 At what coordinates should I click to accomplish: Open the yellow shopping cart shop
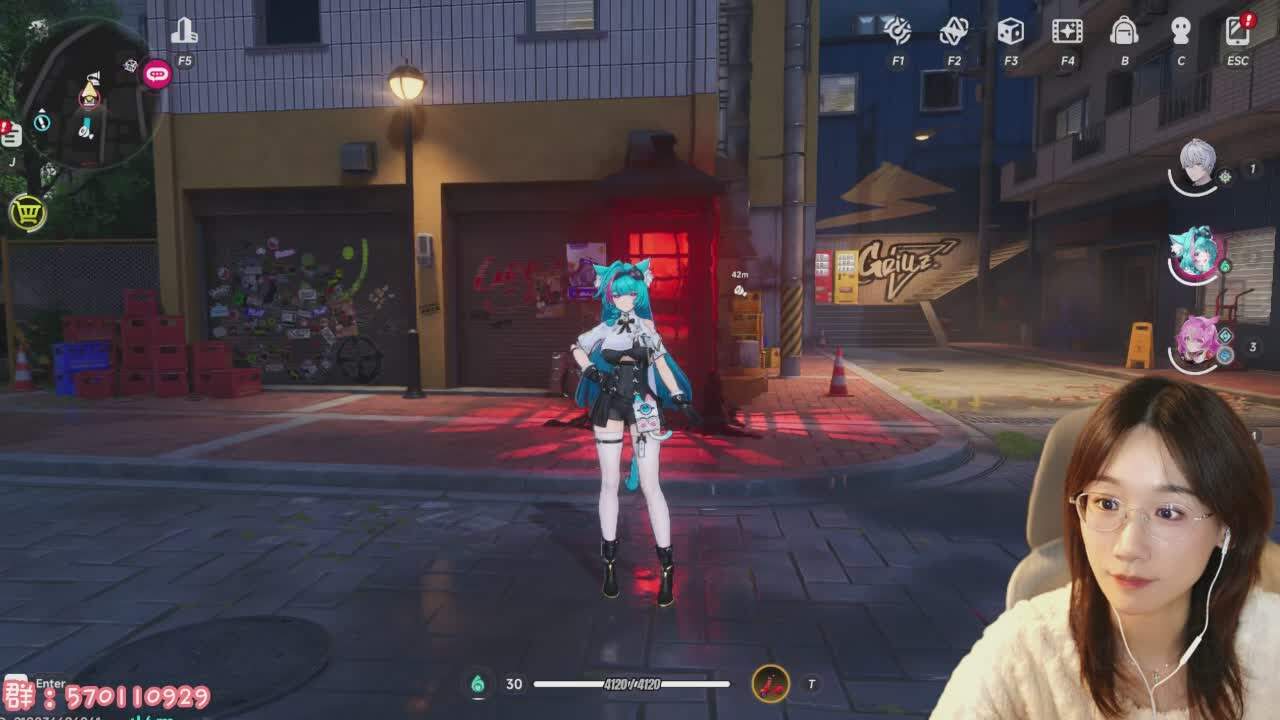point(27,212)
